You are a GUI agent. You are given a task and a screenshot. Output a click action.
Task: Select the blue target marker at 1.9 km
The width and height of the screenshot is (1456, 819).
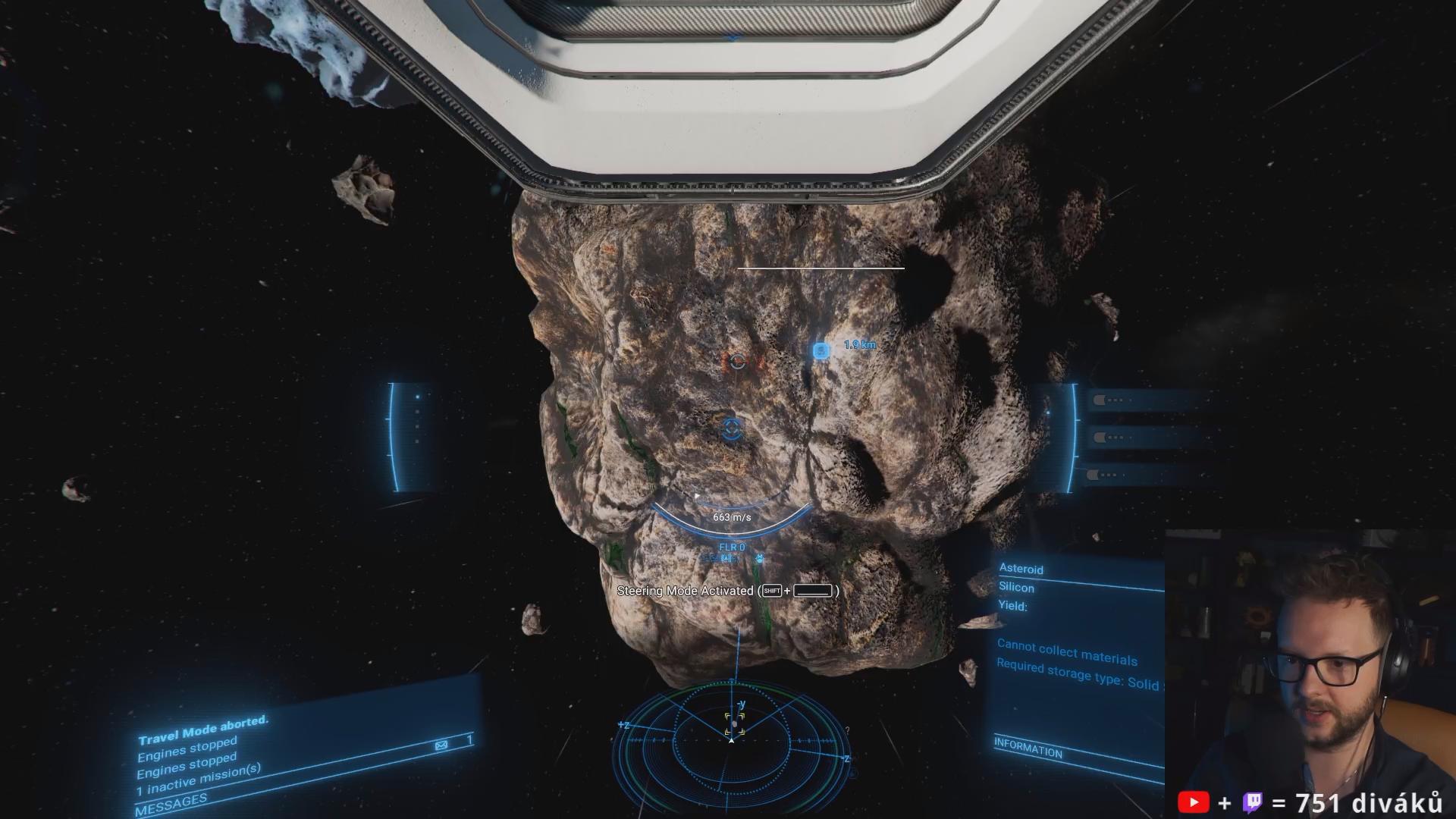coord(821,350)
